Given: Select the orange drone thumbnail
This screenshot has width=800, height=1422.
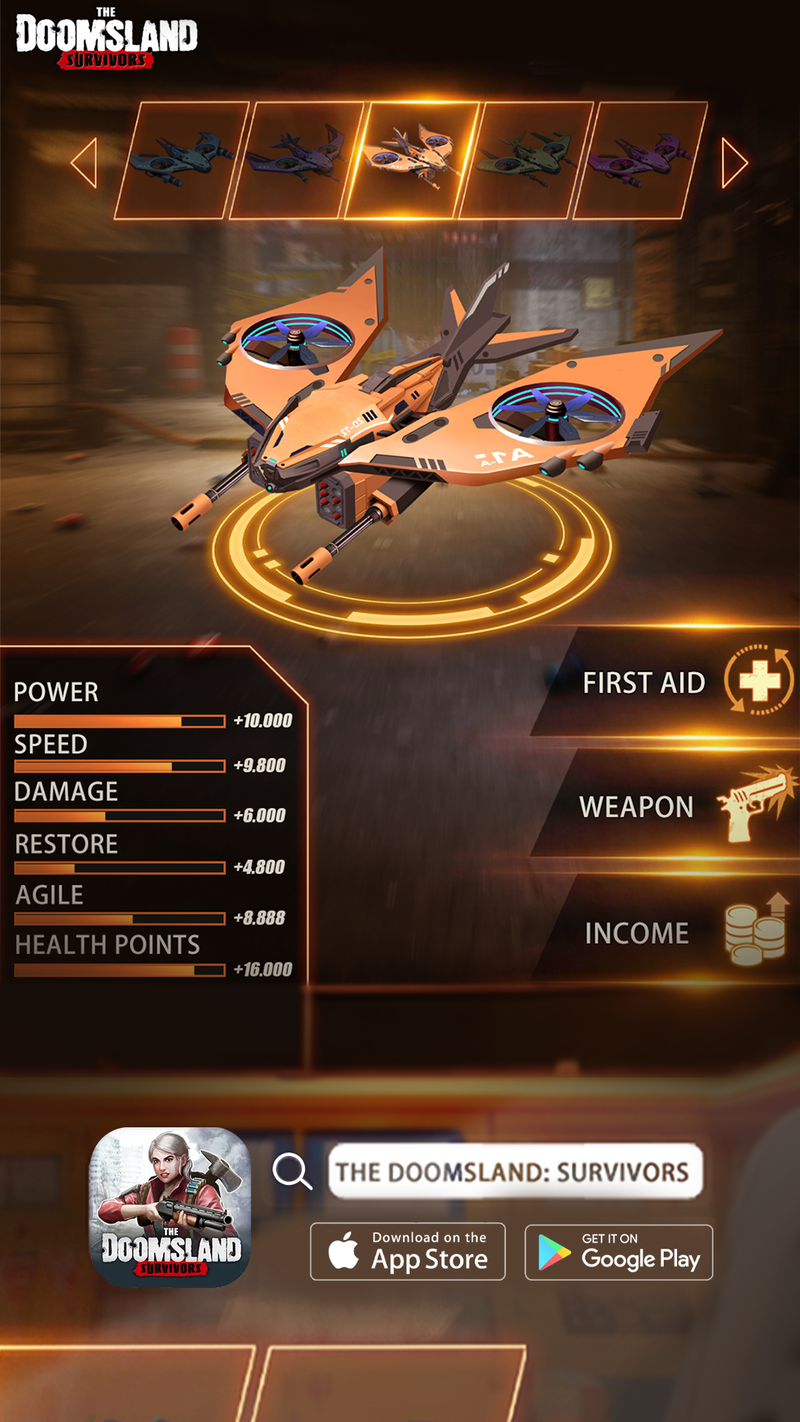Looking at the screenshot, I should point(412,160).
